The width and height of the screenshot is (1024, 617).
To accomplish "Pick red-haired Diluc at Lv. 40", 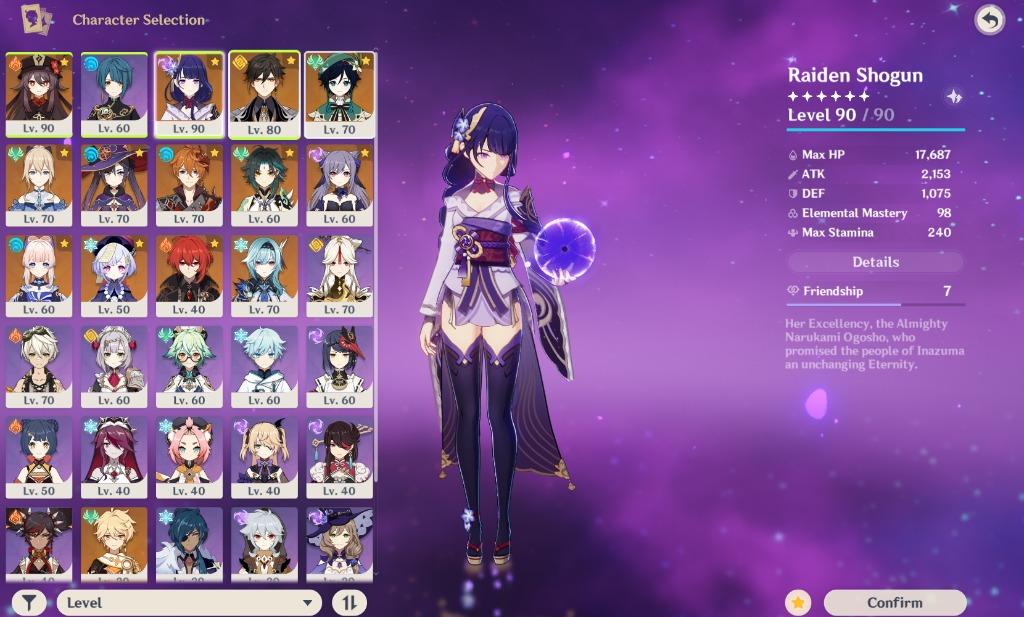I will 189,274.
